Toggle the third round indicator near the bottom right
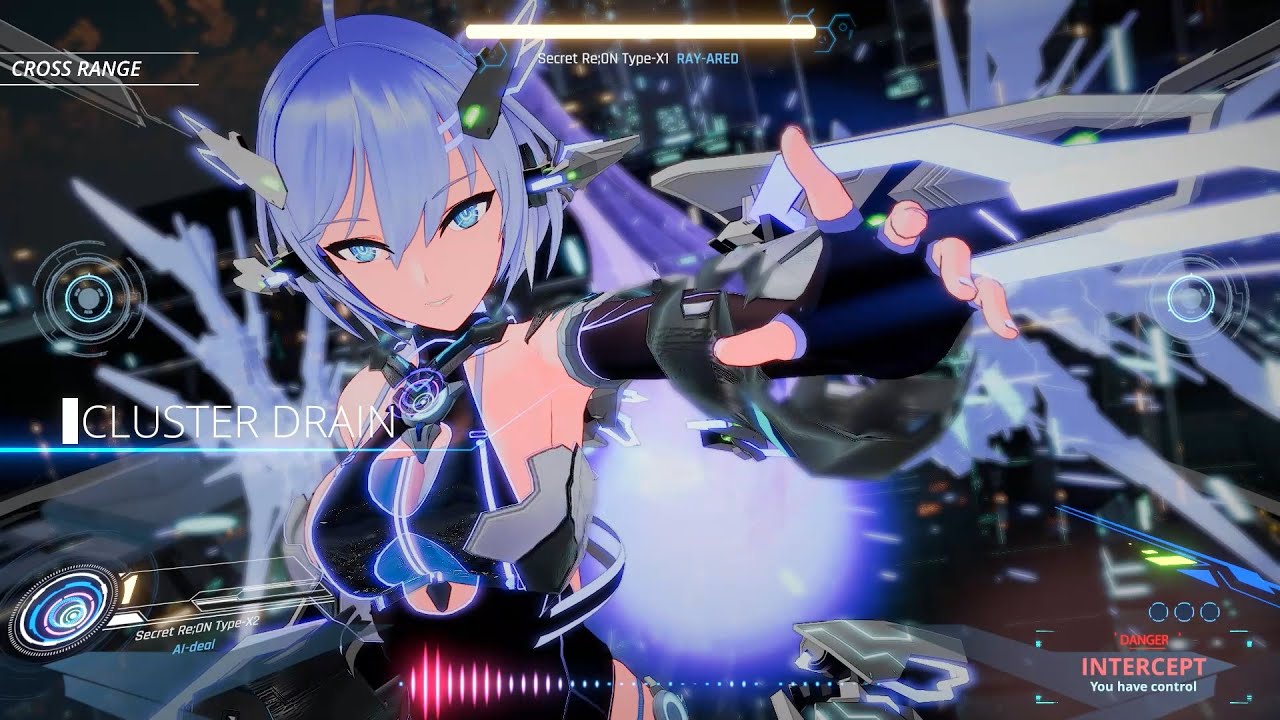 [1209, 613]
